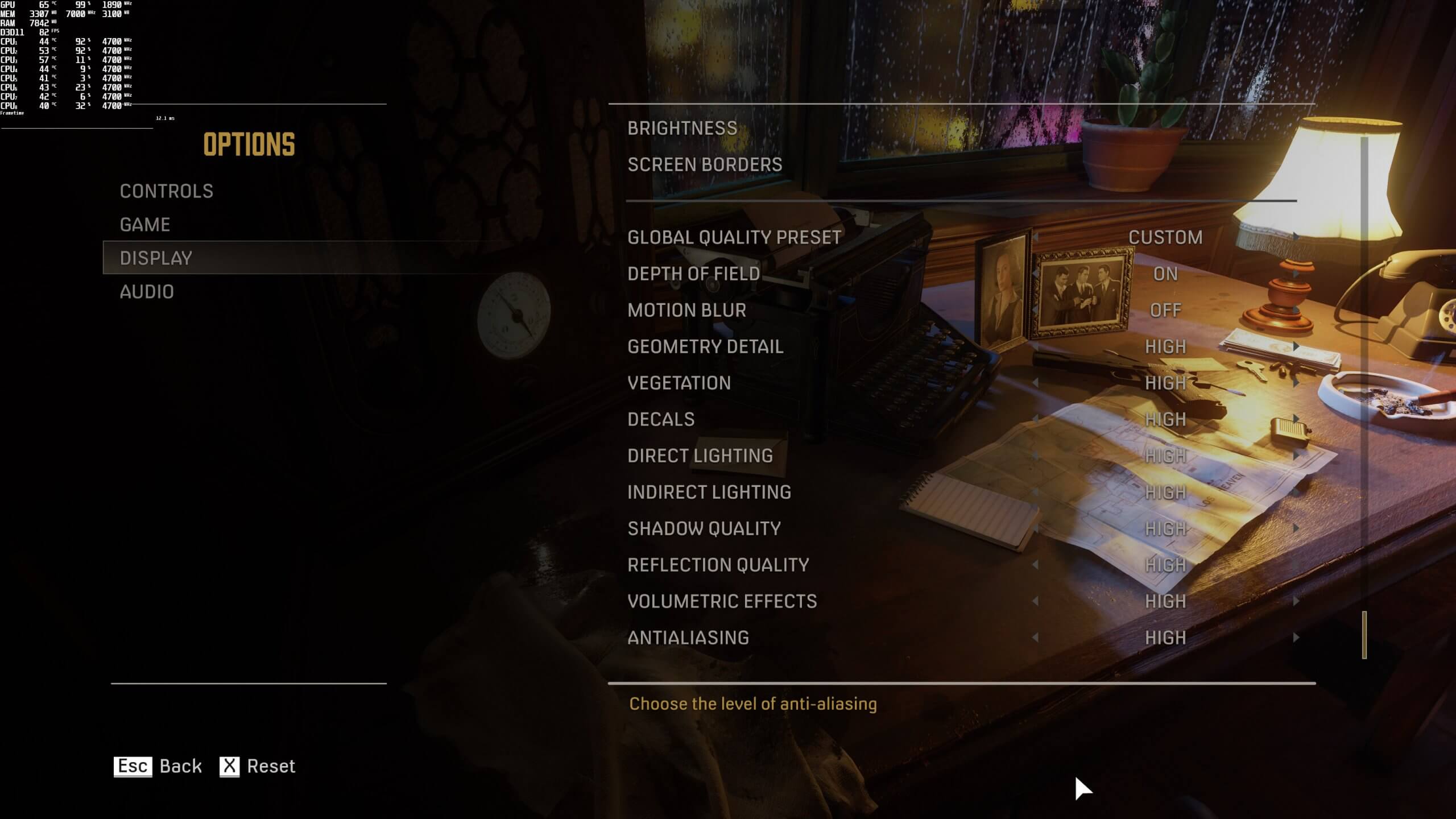
Task: Toggle SCREEN BORDERS setting
Action: click(705, 164)
